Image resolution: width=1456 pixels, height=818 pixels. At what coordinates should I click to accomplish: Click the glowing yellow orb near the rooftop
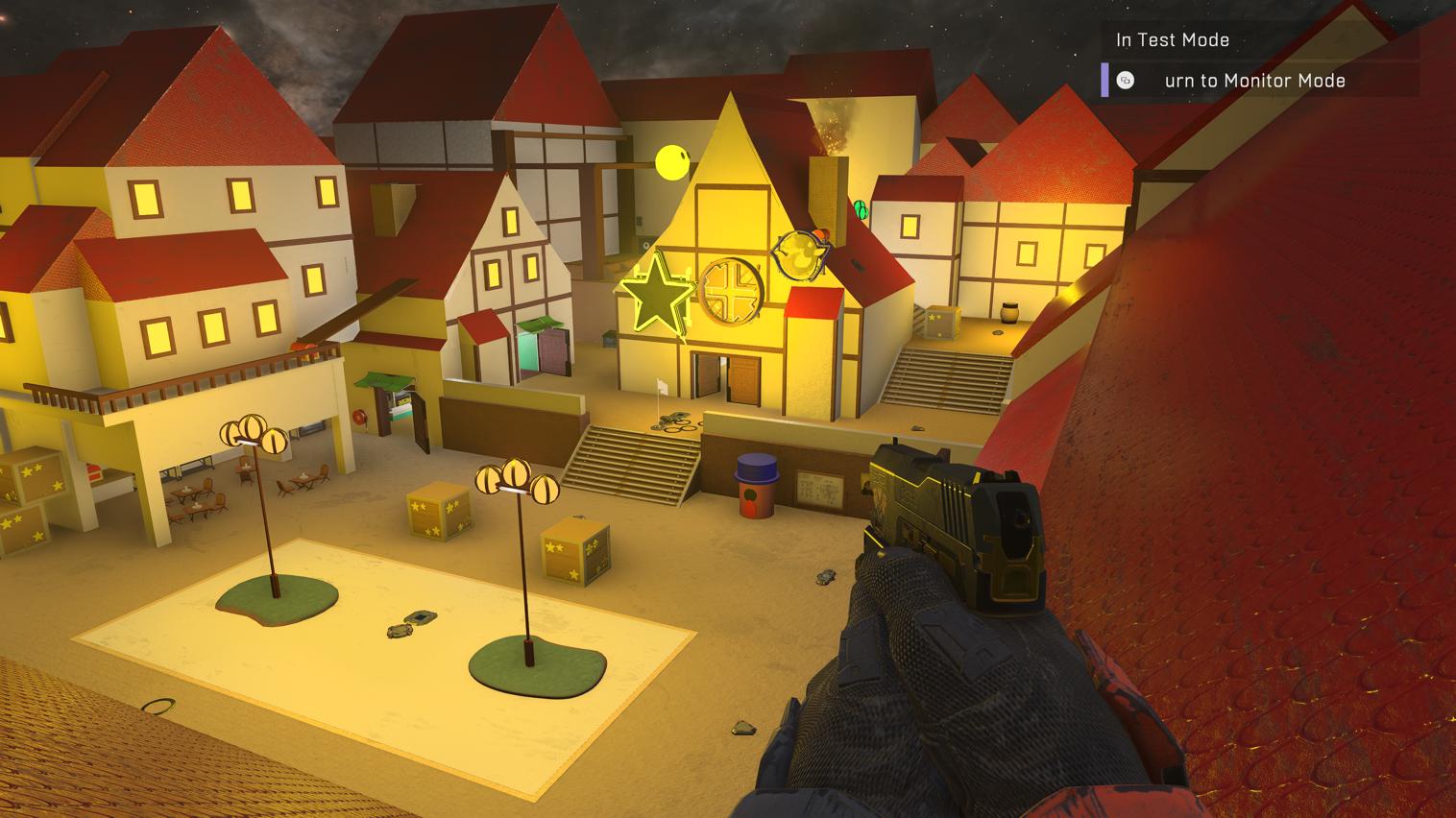click(x=671, y=161)
